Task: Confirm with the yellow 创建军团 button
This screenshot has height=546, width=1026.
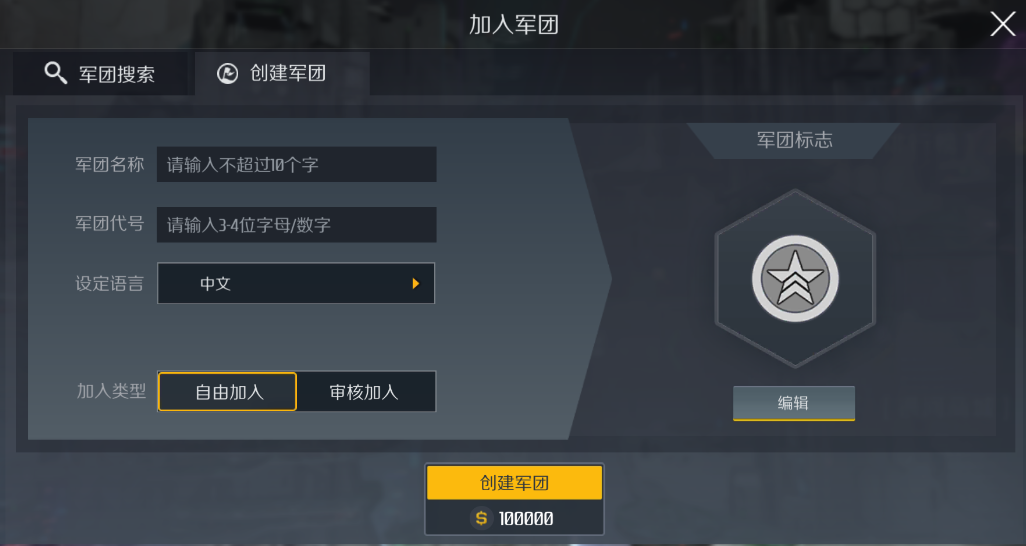Action: pos(514,483)
